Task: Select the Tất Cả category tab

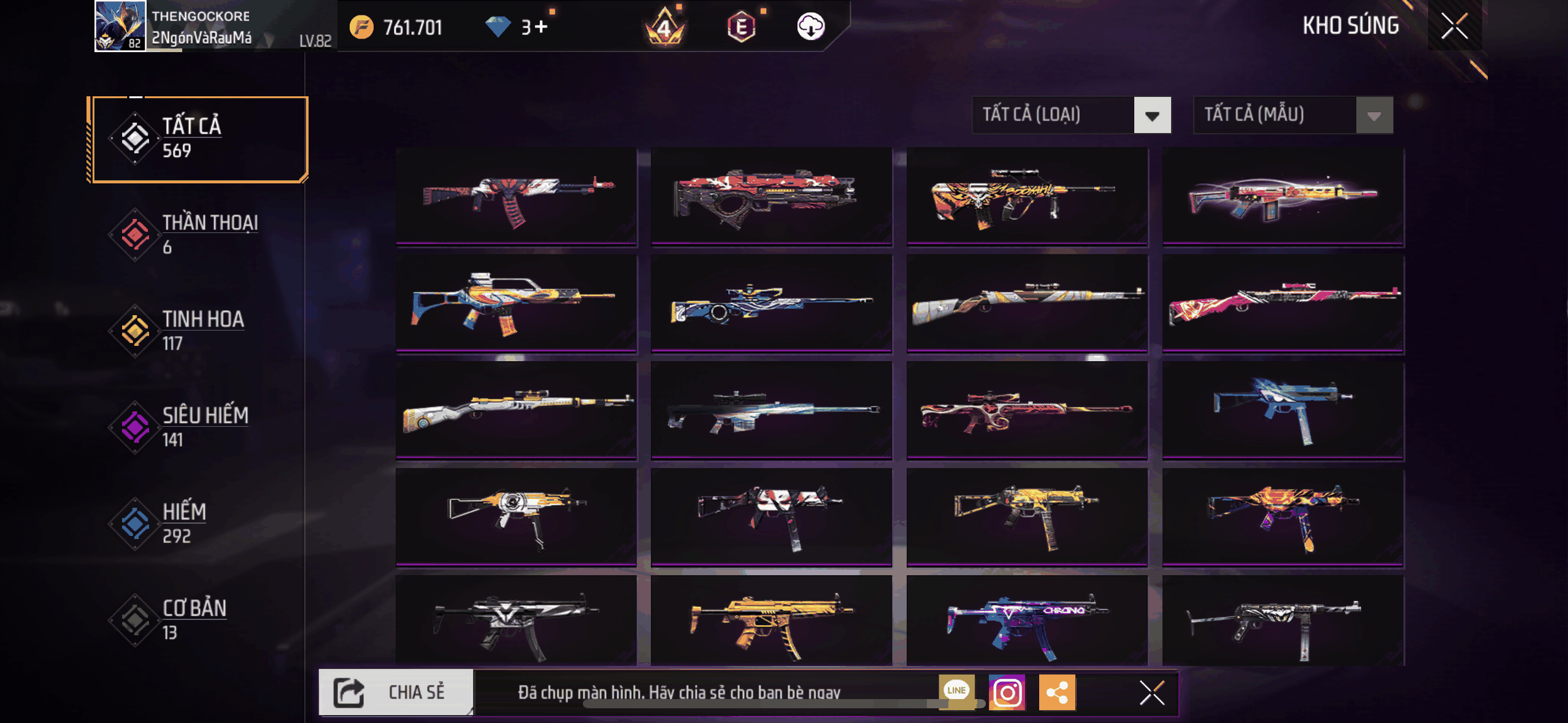Action: click(x=198, y=139)
